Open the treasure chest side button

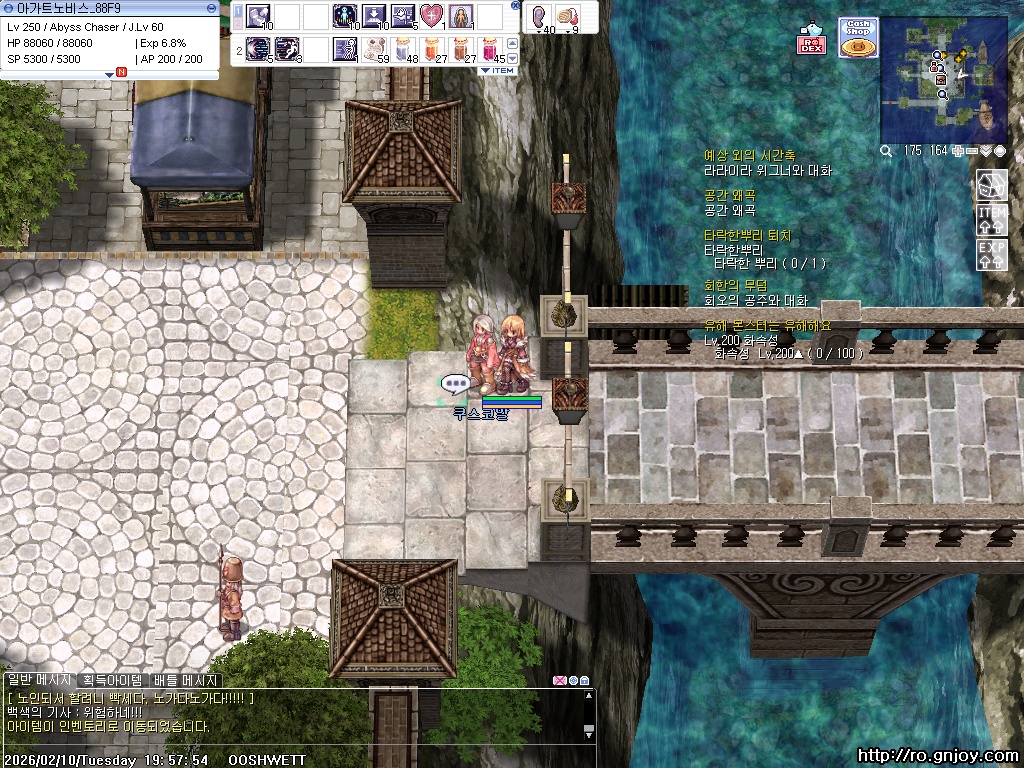(991, 184)
